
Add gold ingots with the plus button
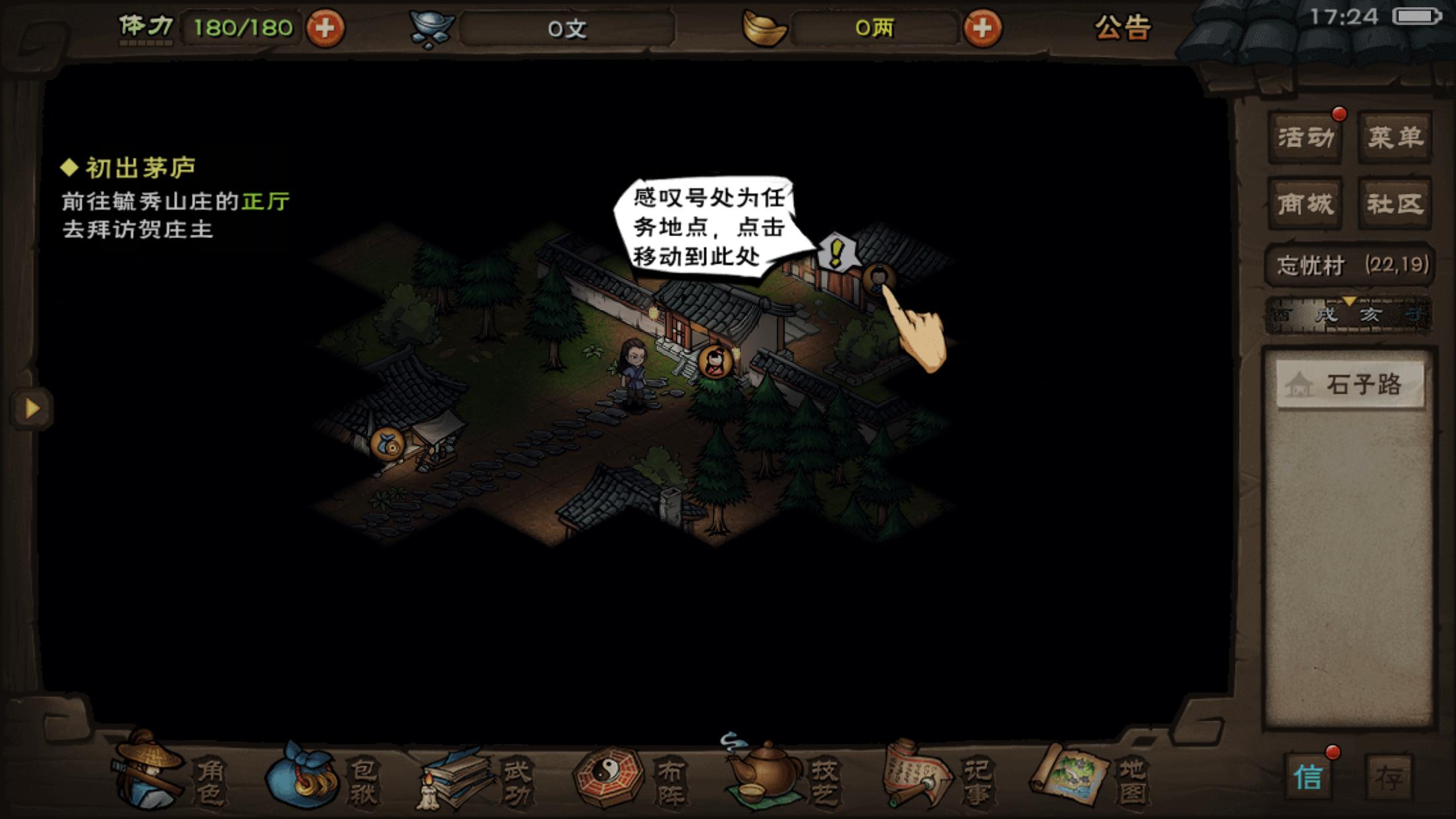coord(982,28)
